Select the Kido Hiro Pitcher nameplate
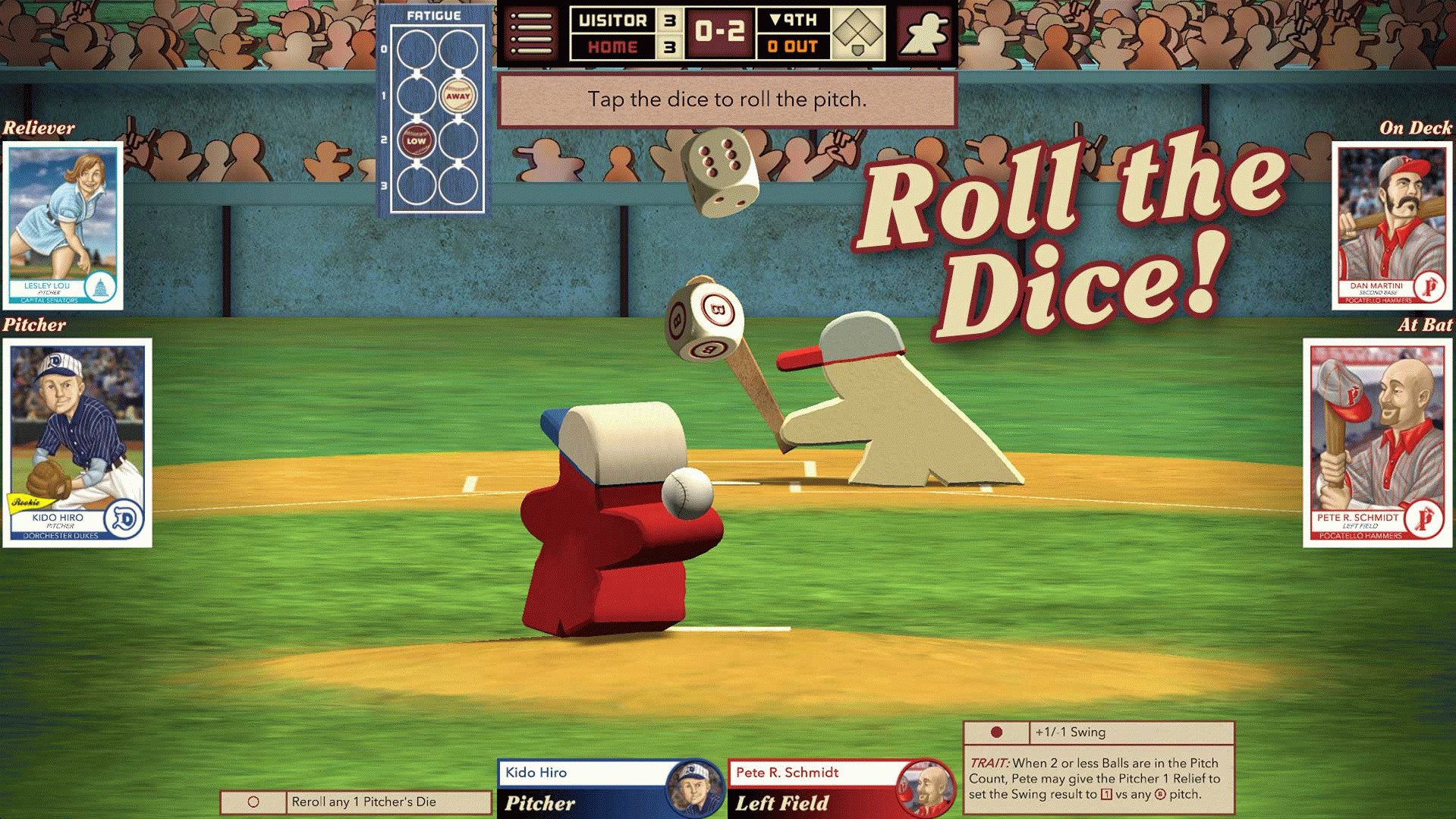Screen dimensions: 1456x819 click(x=609, y=788)
